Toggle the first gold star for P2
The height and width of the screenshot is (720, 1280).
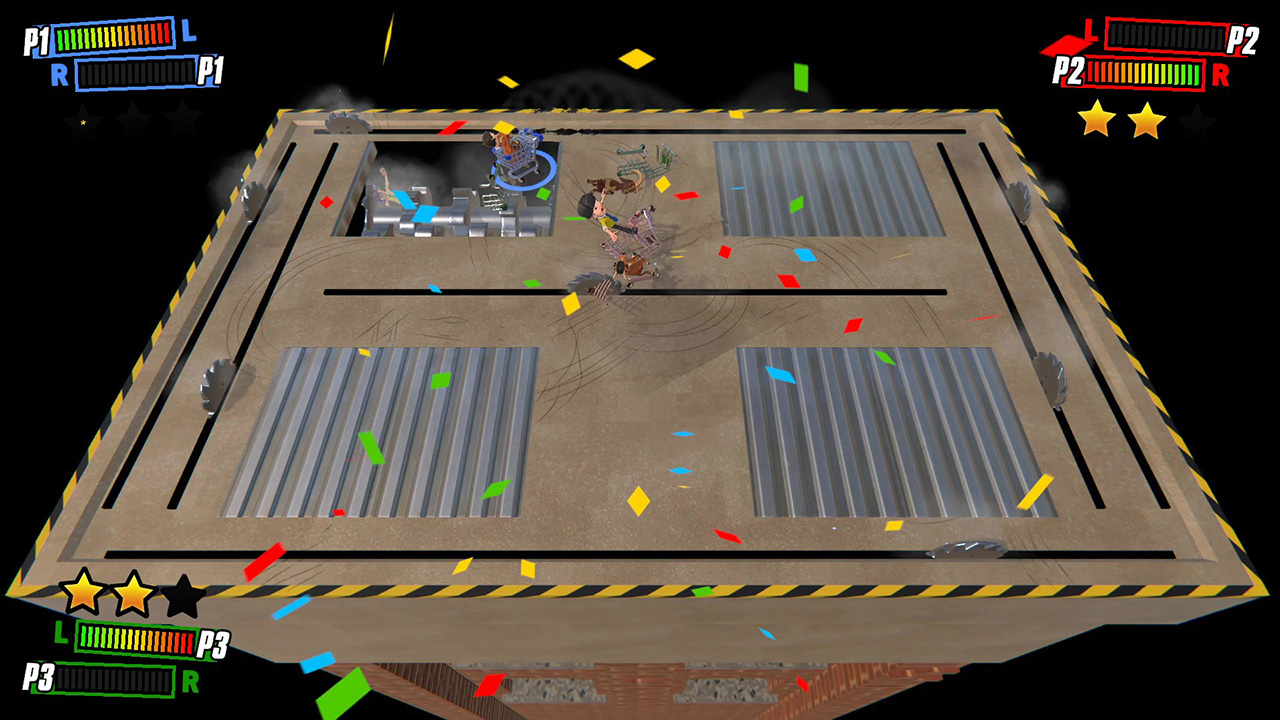point(1094,120)
